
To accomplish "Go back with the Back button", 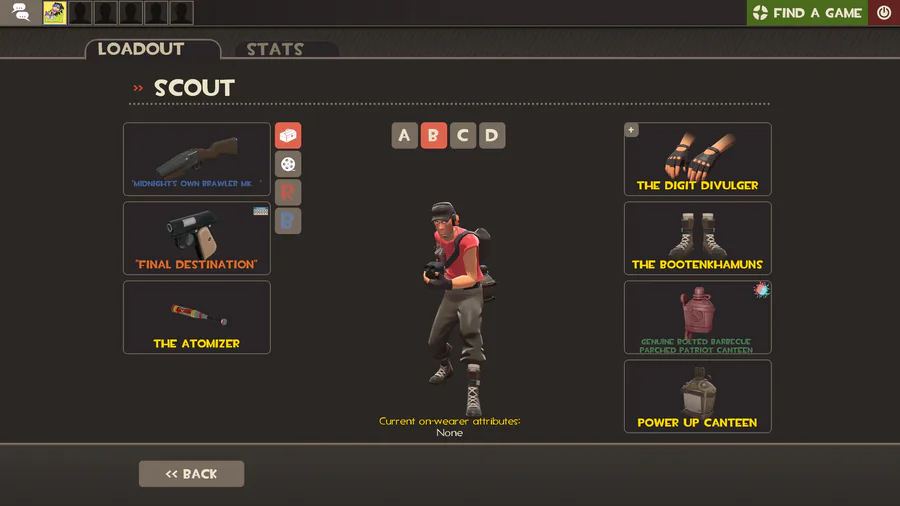I will click(191, 474).
